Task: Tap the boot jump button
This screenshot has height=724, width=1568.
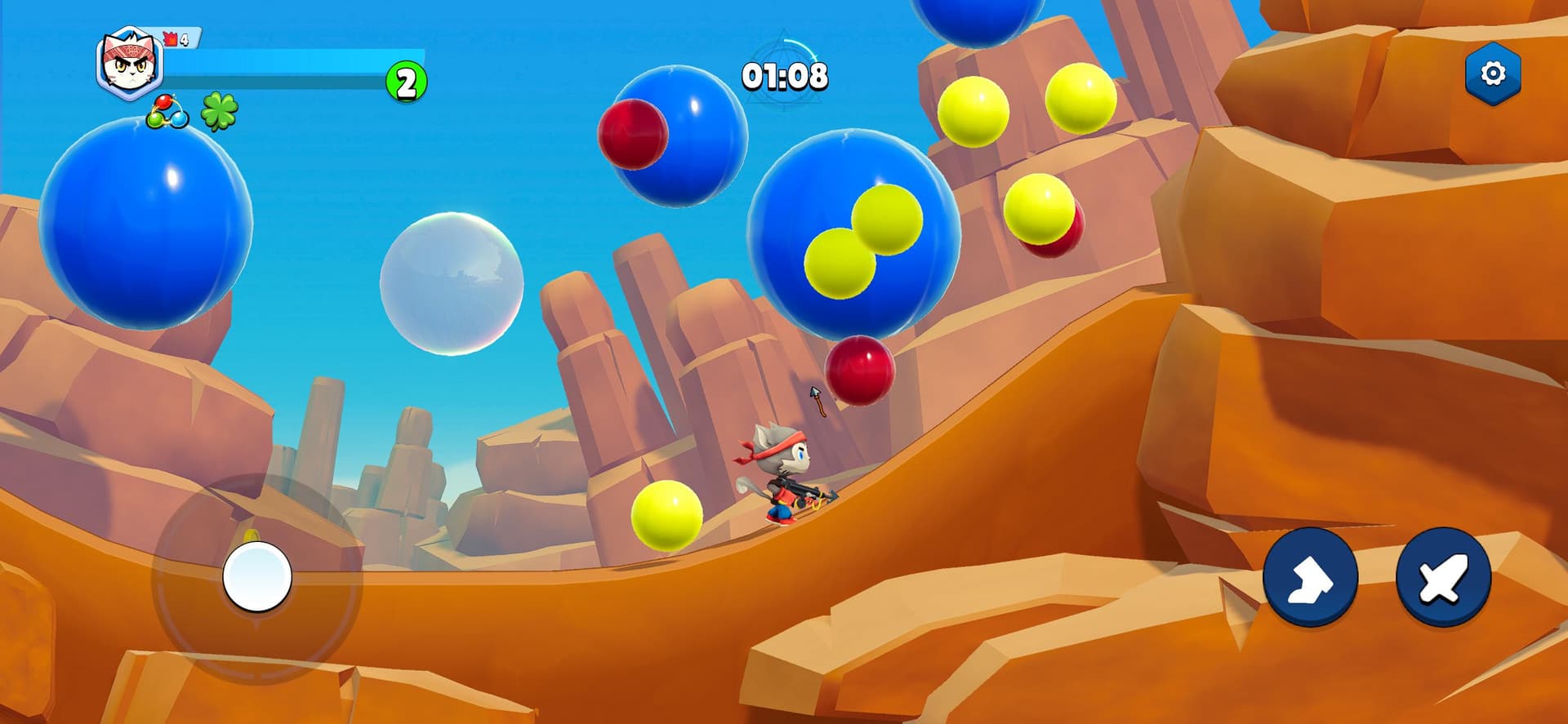Action: (1310, 577)
